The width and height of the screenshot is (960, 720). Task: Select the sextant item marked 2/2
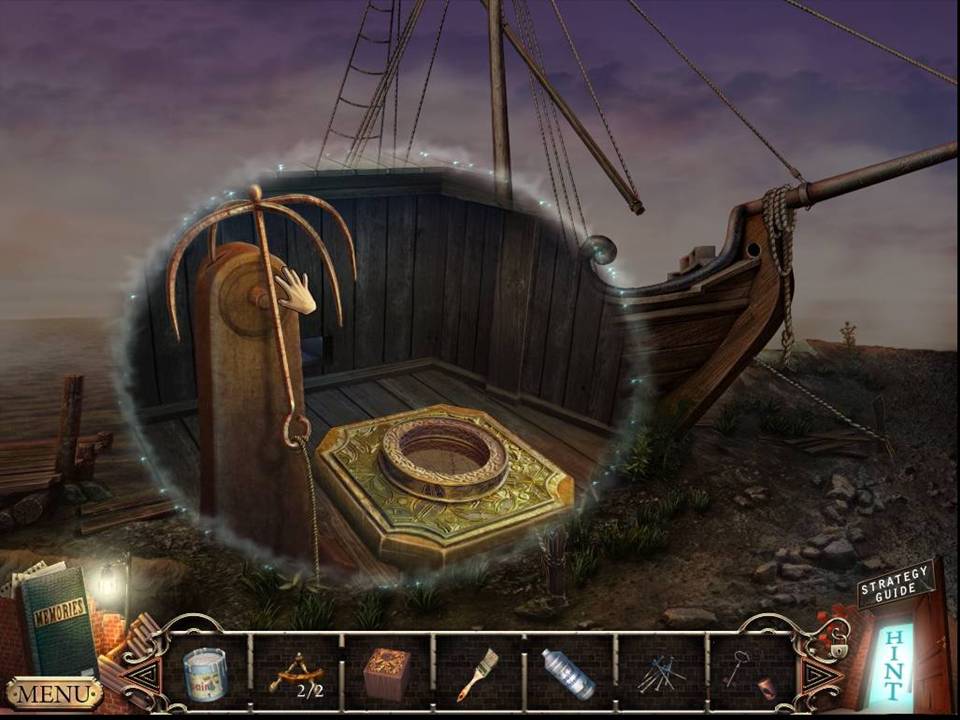[295, 674]
